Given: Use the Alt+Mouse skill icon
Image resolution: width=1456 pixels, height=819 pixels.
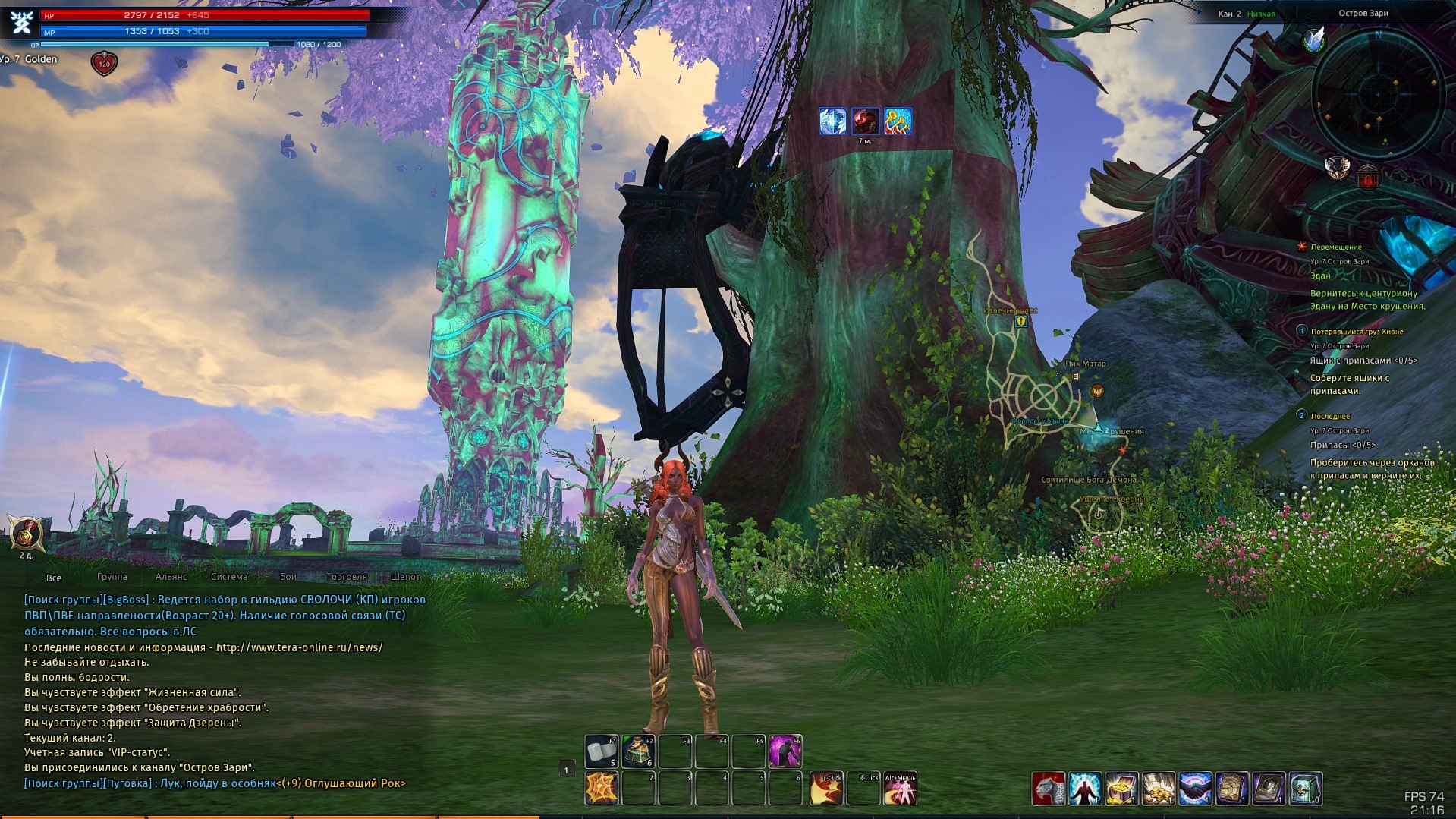Looking at the screenshot, I should pyautogui.click(x=900, y=789).
